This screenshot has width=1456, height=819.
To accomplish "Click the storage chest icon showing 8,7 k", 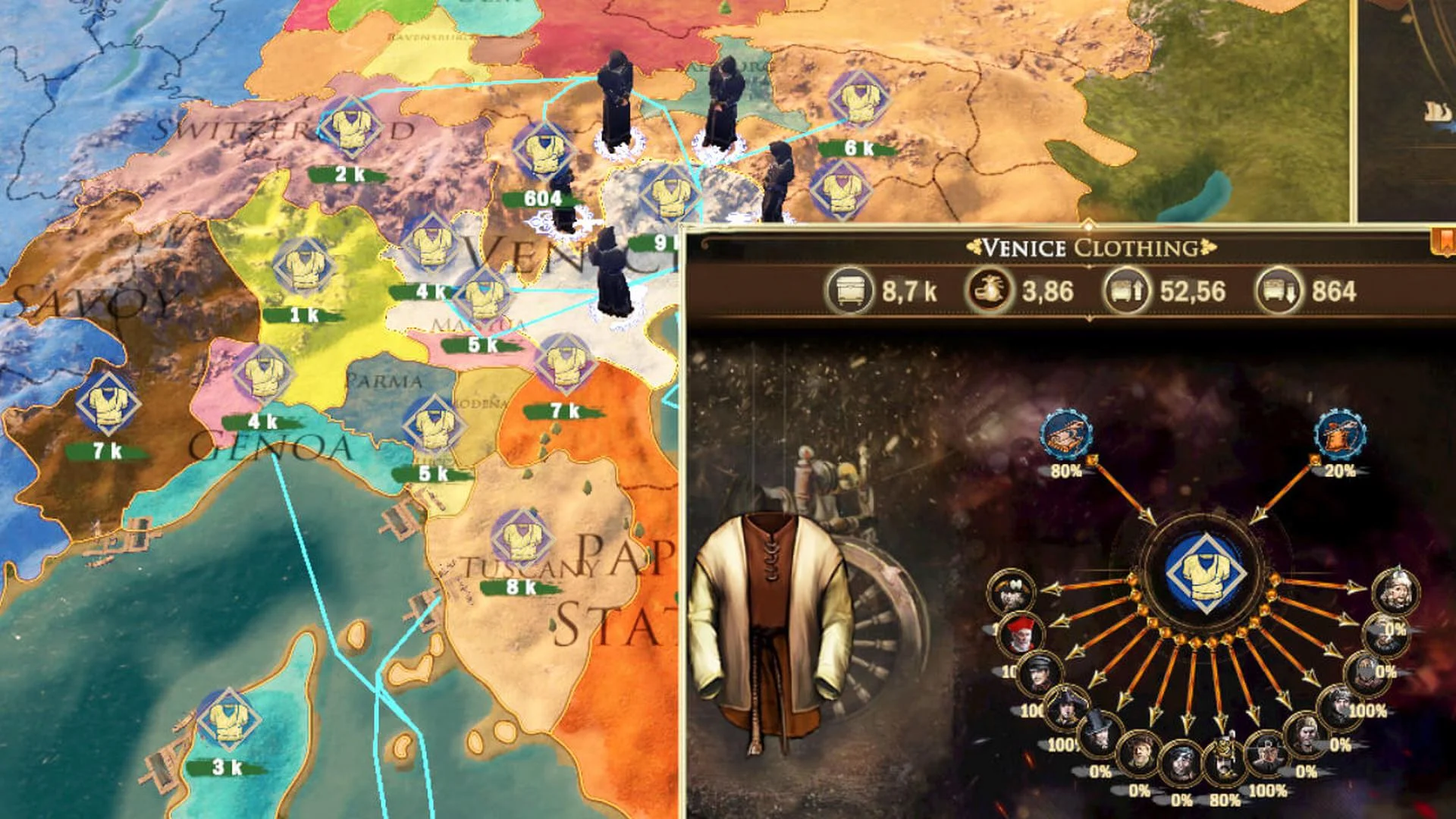I will tap(851, 287).
